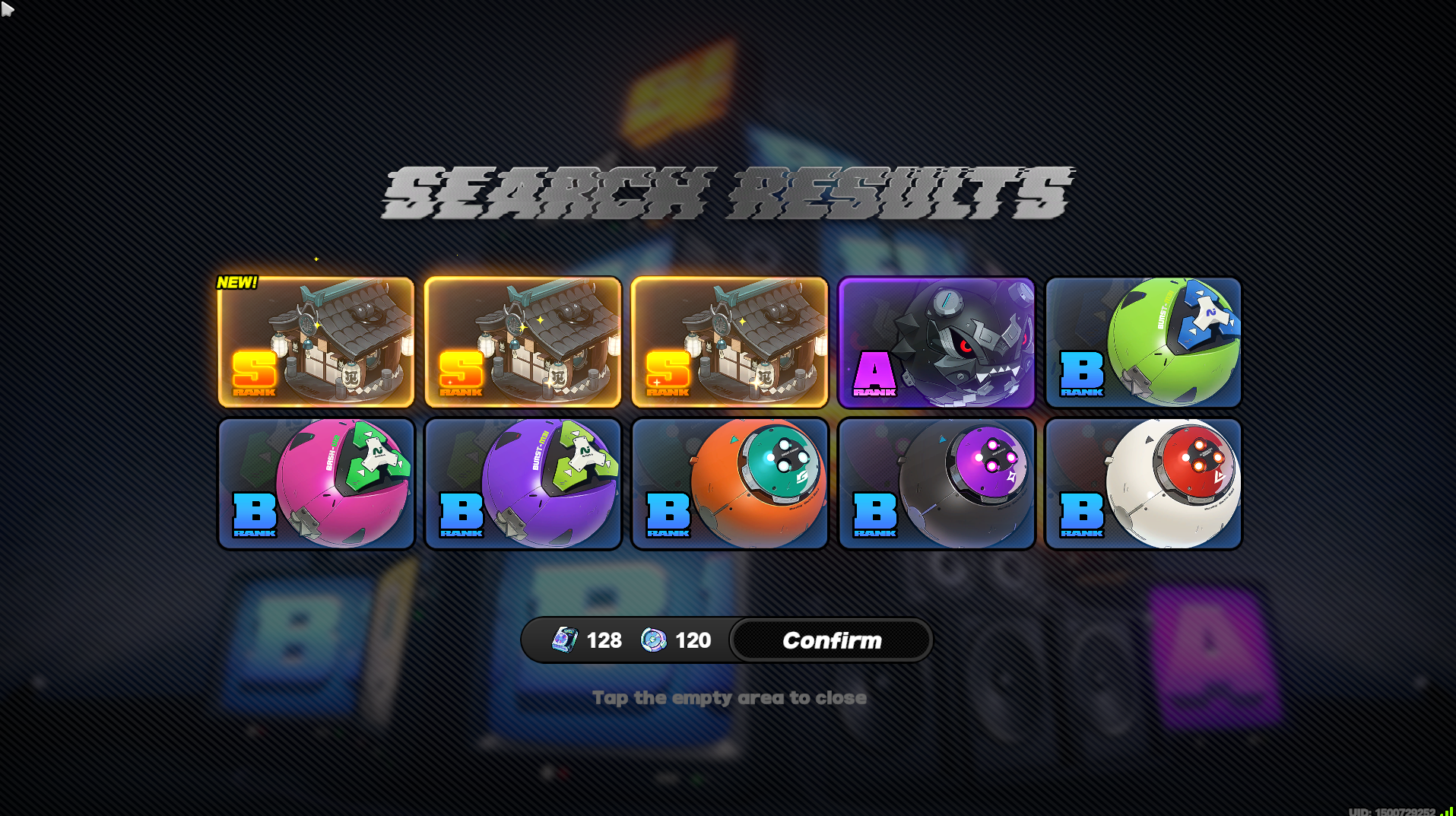View the orange B-Rank Bangboo ball
The height and width of the screenshot is (816, 1456).
729,483
